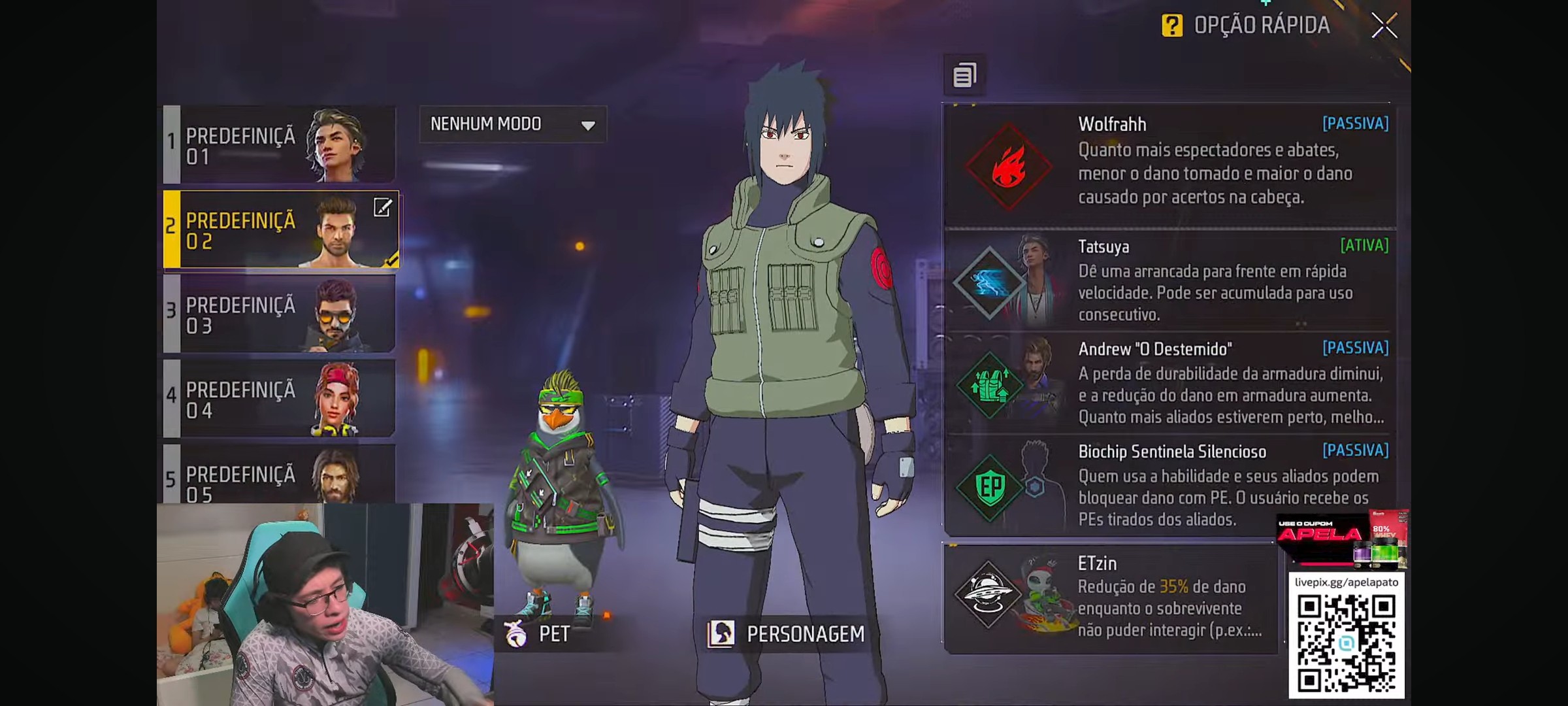Select the Tatsuya active skill slot
The image size is (1568, 706).
pyautogui.click(x=1169, y=280)
